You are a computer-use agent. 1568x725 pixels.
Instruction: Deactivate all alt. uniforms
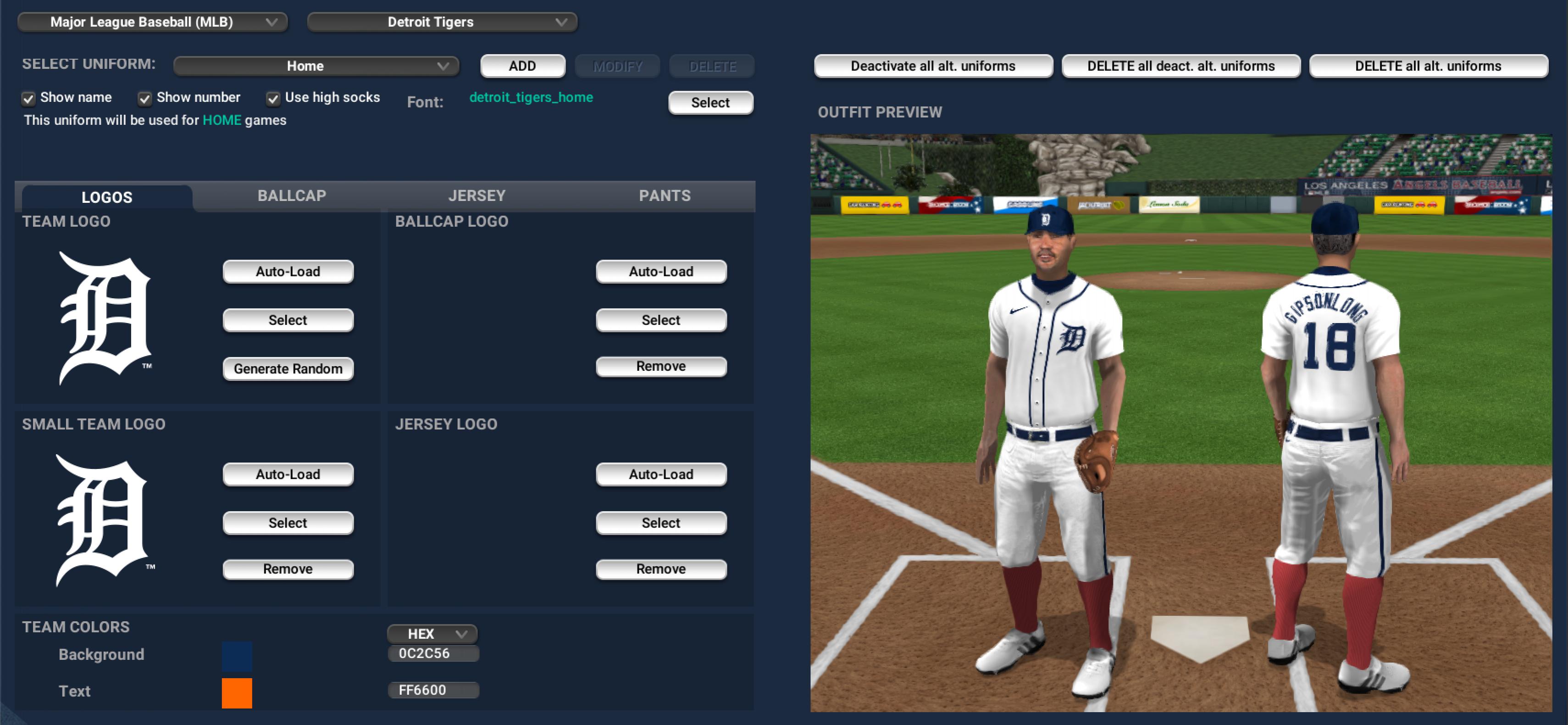[932, 66]
